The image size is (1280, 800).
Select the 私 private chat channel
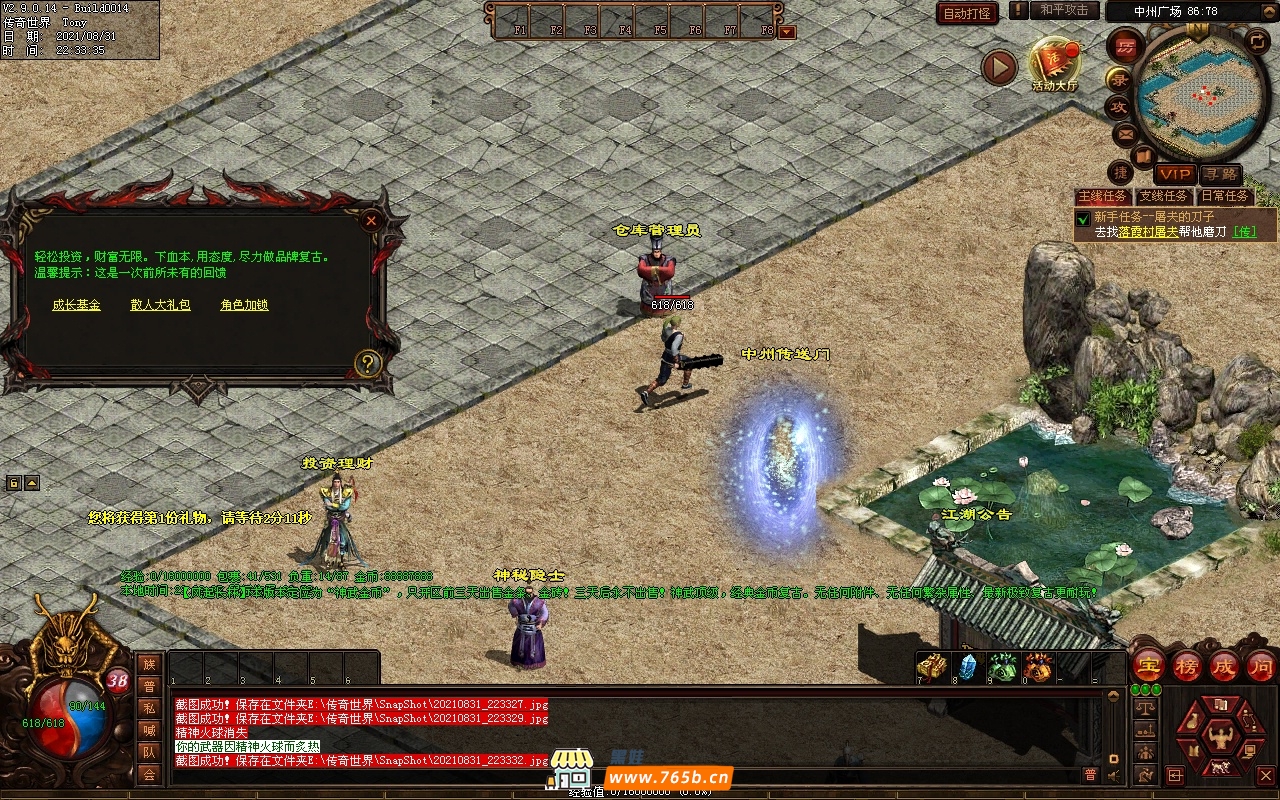click(x=149, y=708)
